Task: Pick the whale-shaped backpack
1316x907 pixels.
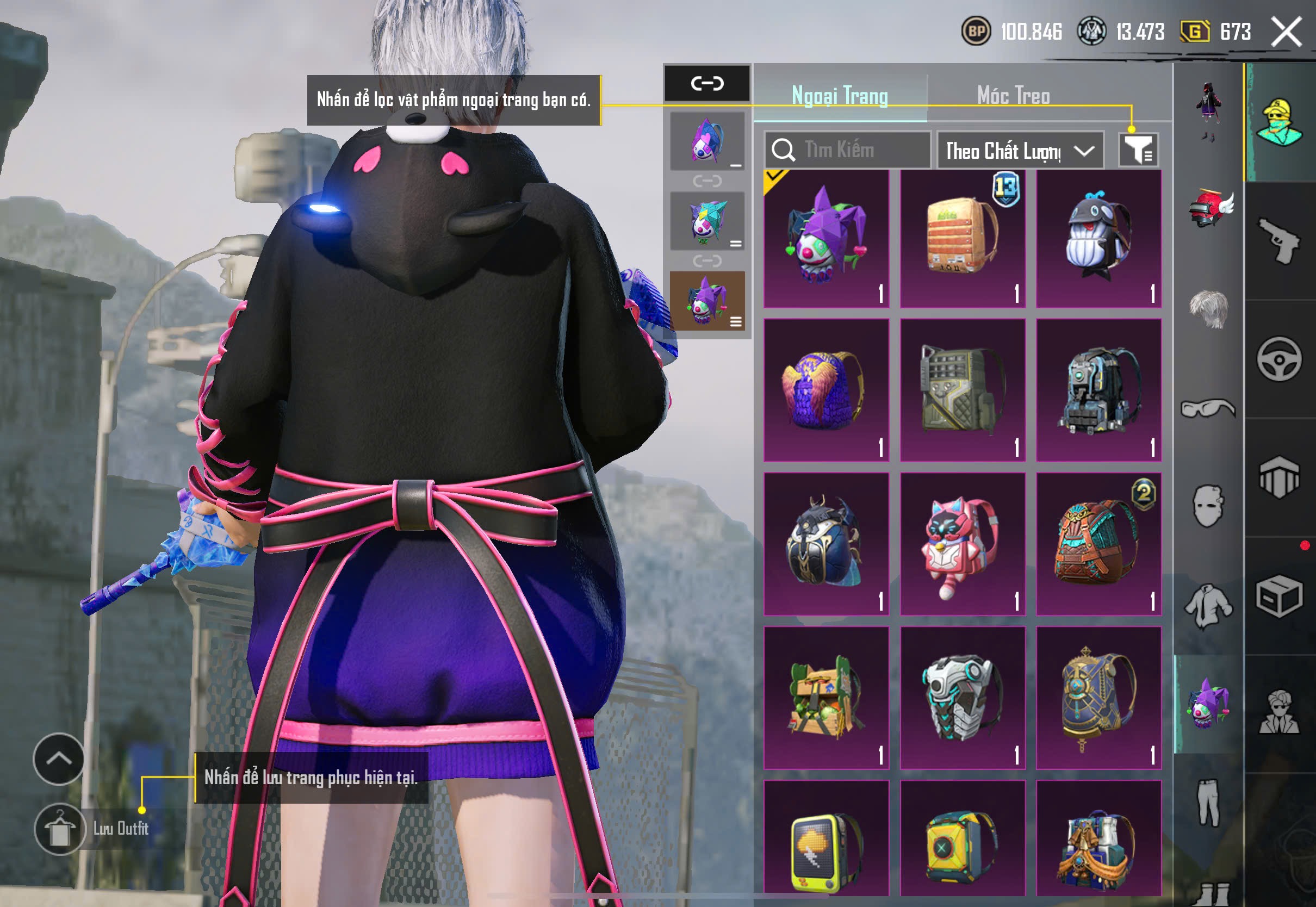Action: pyautogui.click(x=1098, y=239)
